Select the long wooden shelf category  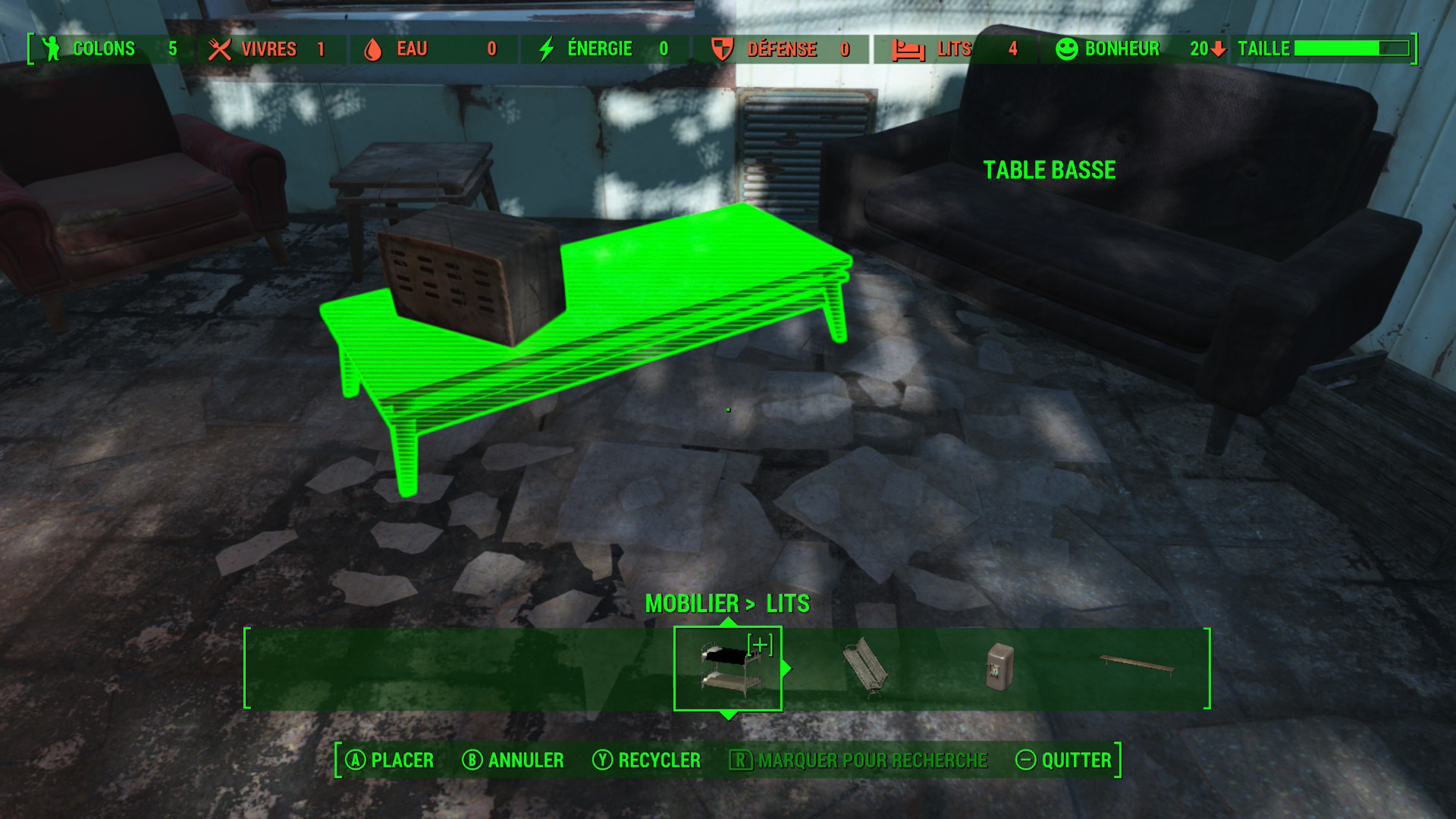[1137, 666]
